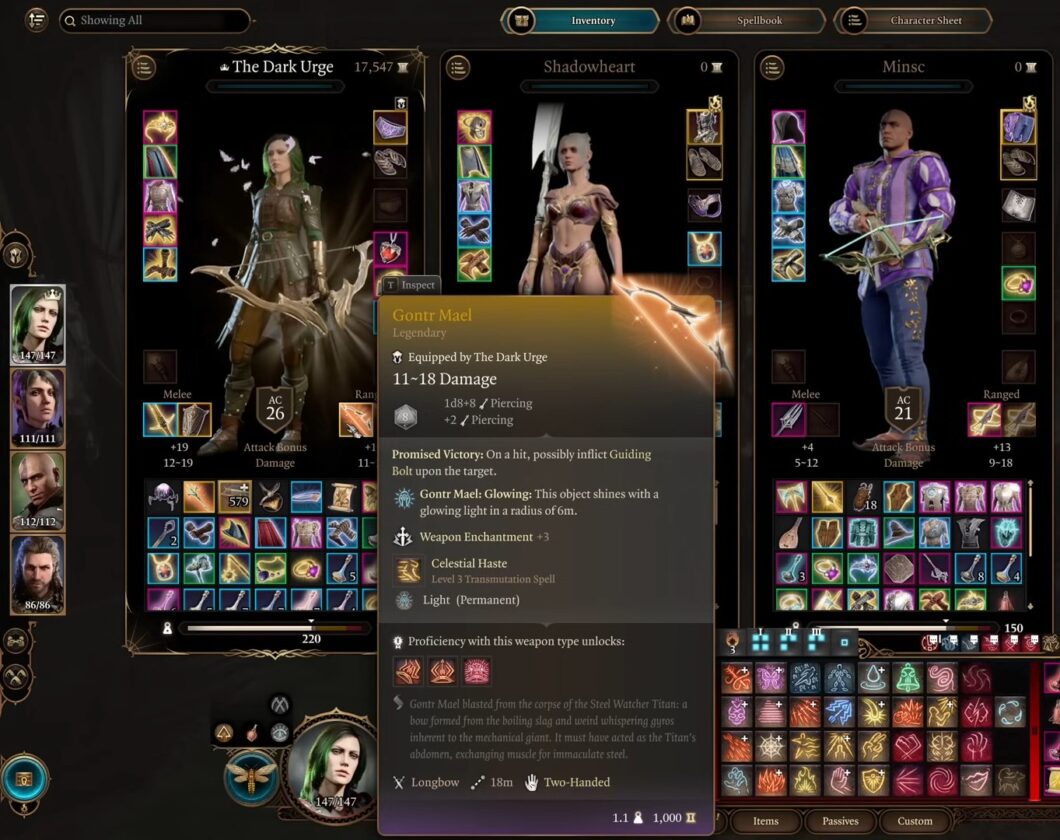The image size is (1060, 840).
Task: Select the party portrait showing 111/111 health
Action: click(x=38, y=408)
